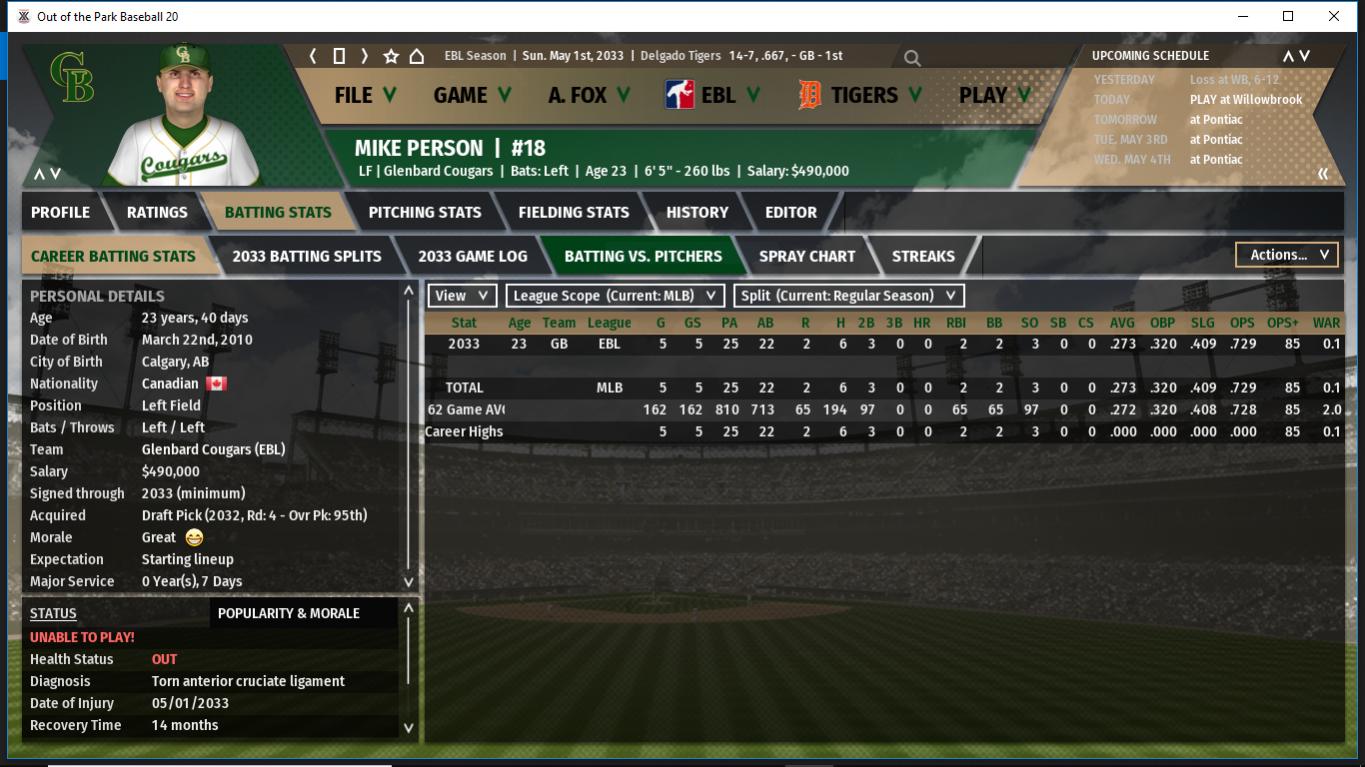Open the player EDITOR tab
This screenshot has width=1365, height=767.
790,212
